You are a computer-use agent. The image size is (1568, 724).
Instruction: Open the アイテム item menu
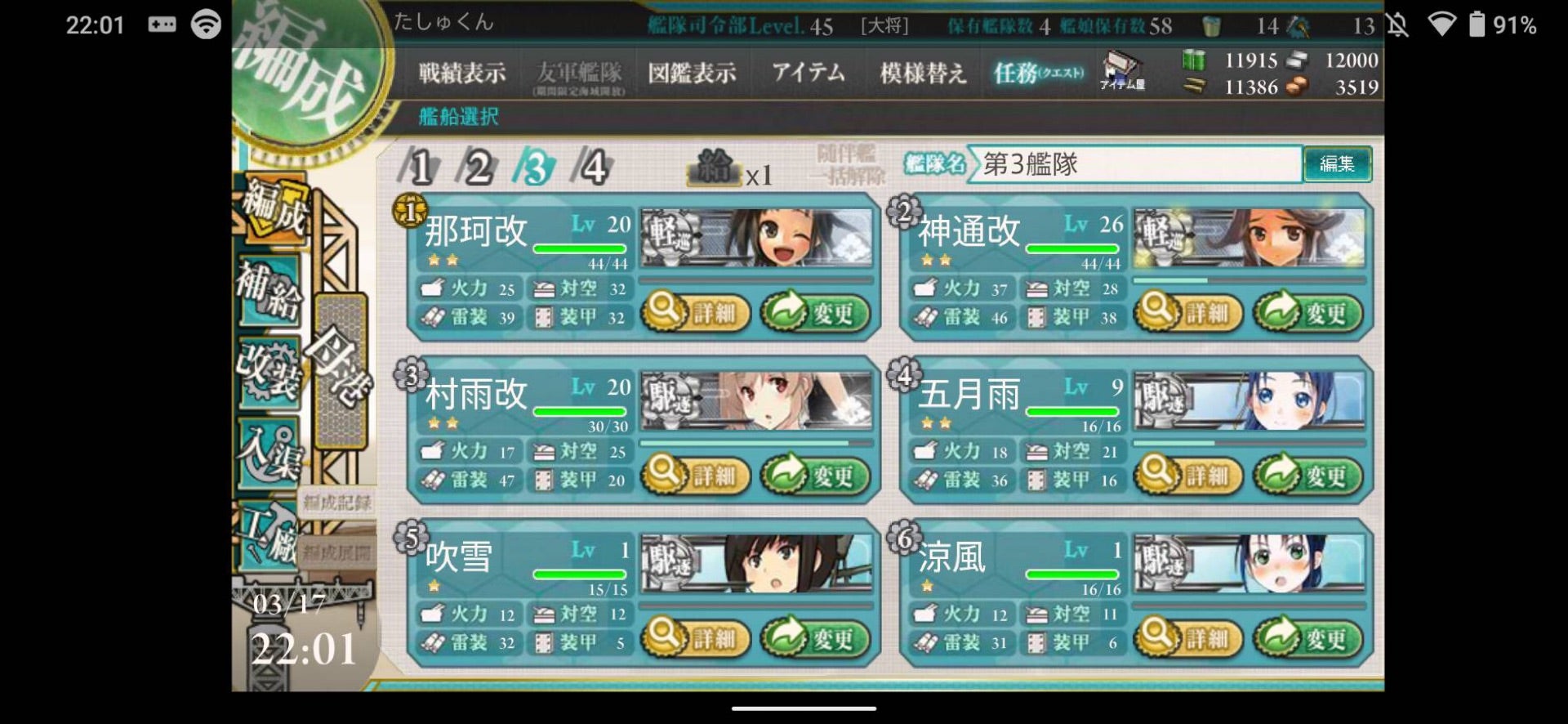[x=808, y=74]
